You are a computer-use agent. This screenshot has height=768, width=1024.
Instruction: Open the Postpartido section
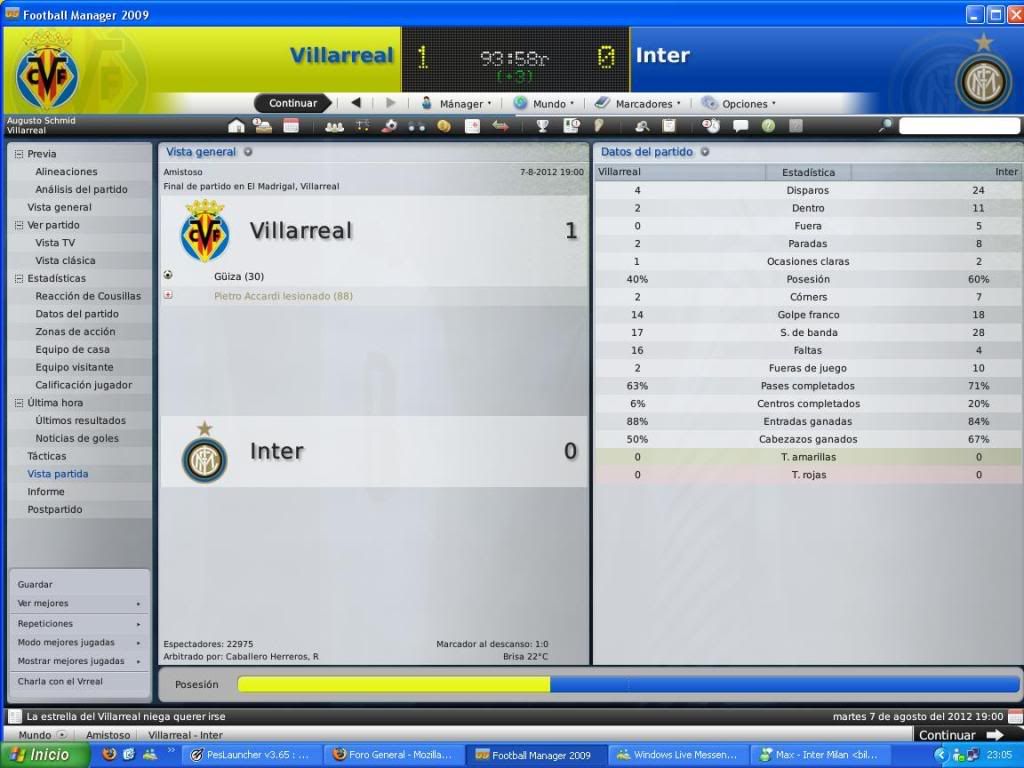55,509
